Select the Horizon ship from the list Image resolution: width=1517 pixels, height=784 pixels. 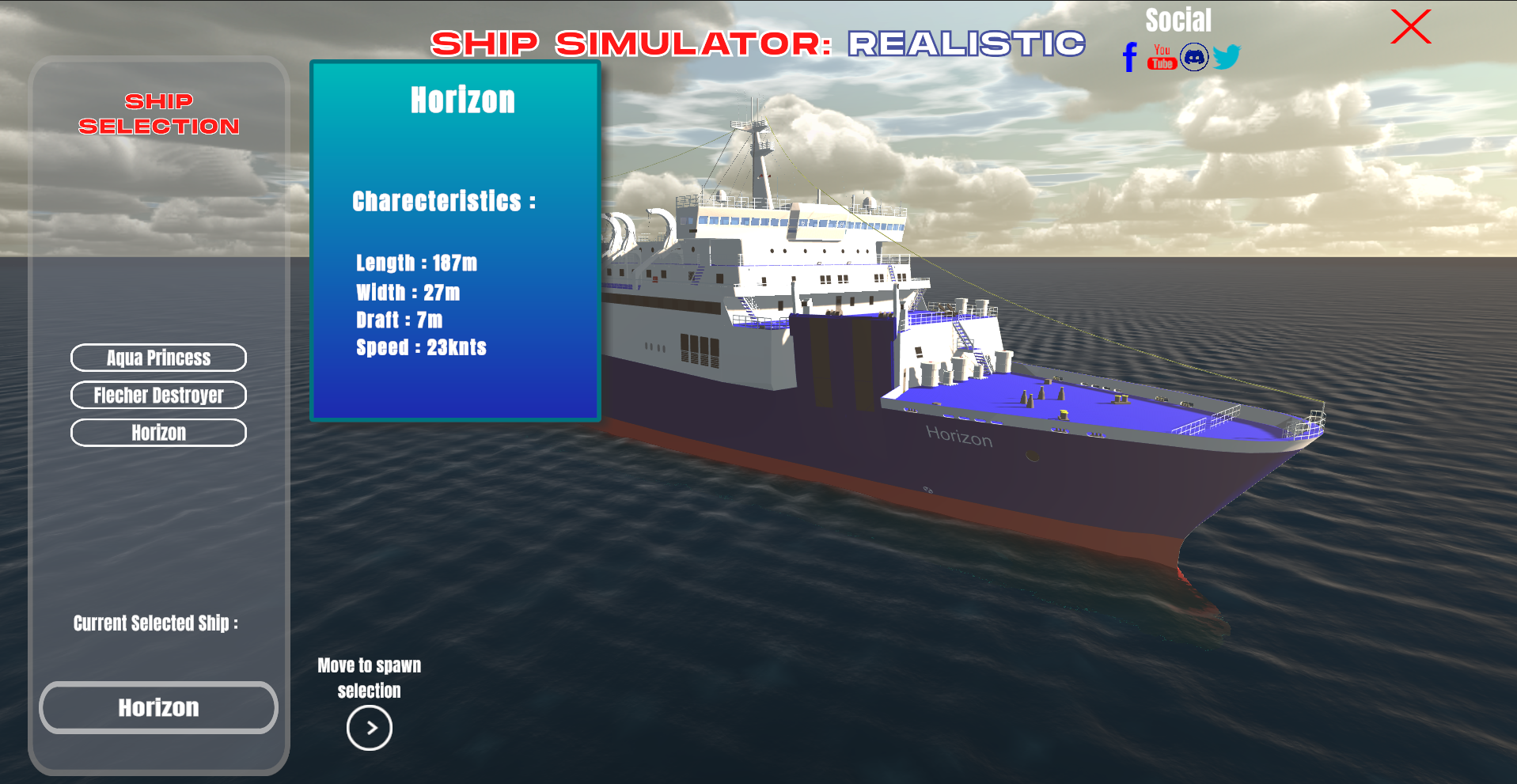click(157, 432)
